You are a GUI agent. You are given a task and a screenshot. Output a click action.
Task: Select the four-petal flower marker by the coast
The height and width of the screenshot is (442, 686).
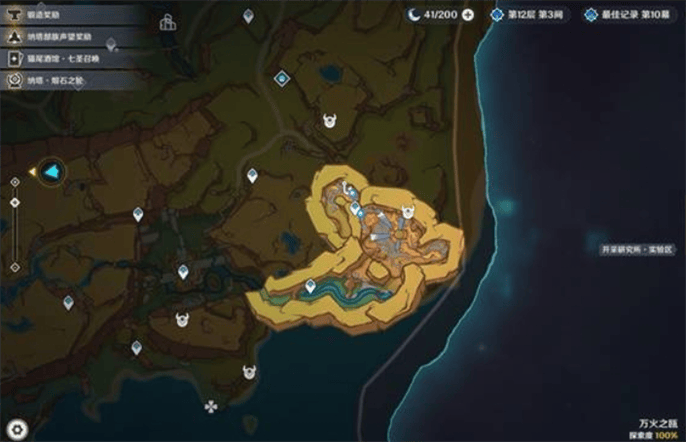click(210, 407)
